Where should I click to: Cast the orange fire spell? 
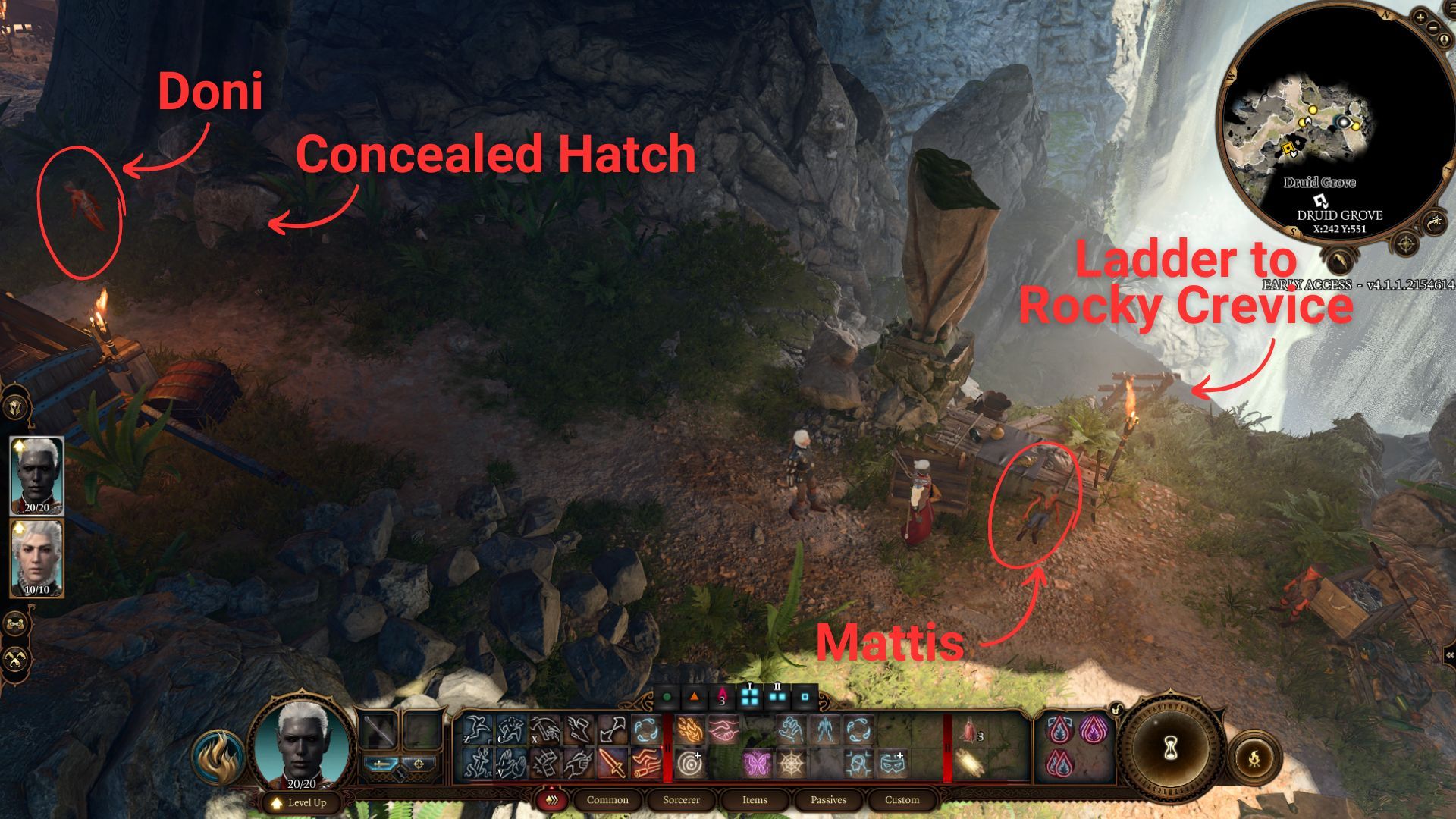coord(689,730)
